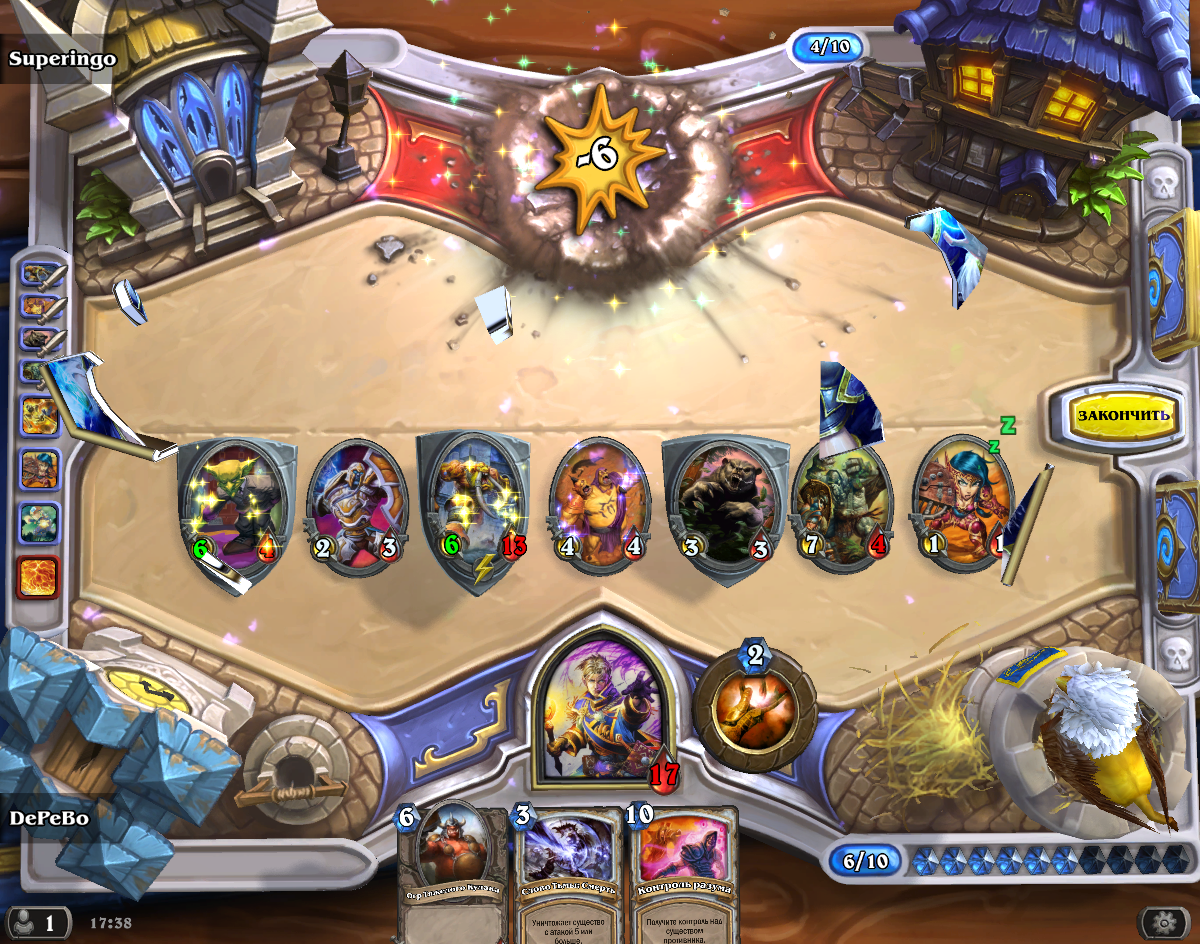Inspect the red lava tile in history
1200x944 pixels.
38,577
